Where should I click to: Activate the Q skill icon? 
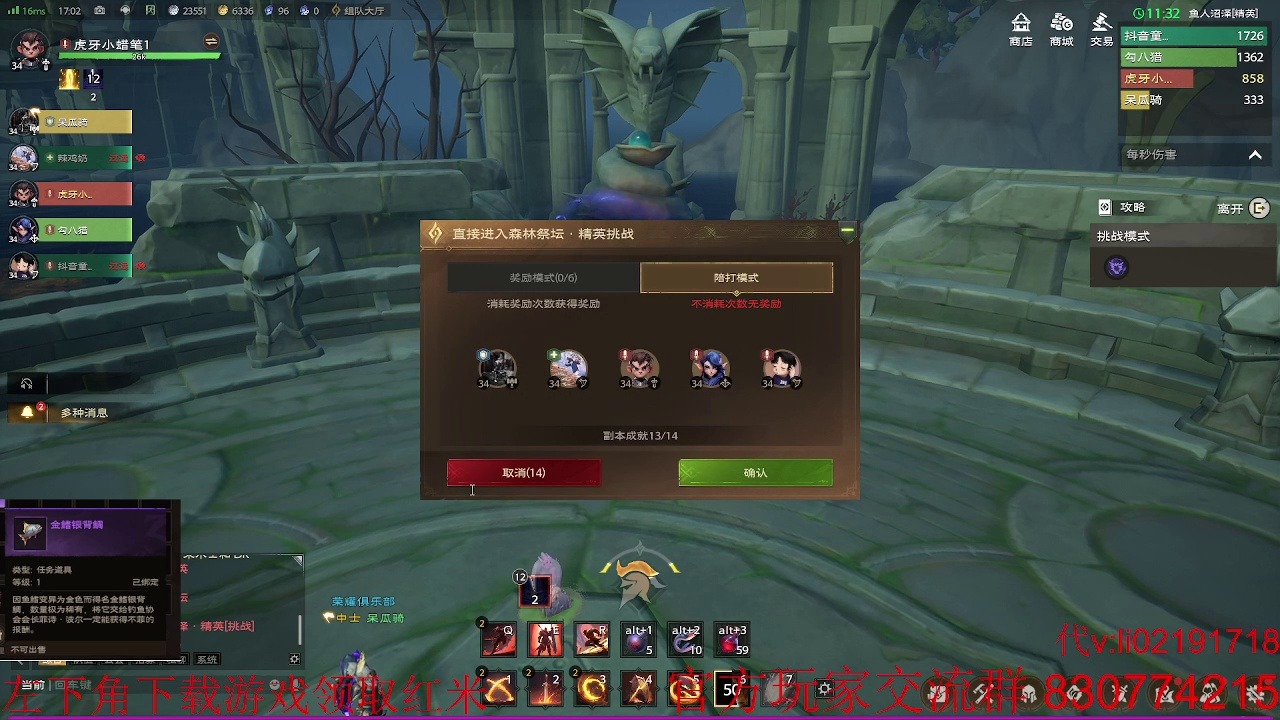498,639
